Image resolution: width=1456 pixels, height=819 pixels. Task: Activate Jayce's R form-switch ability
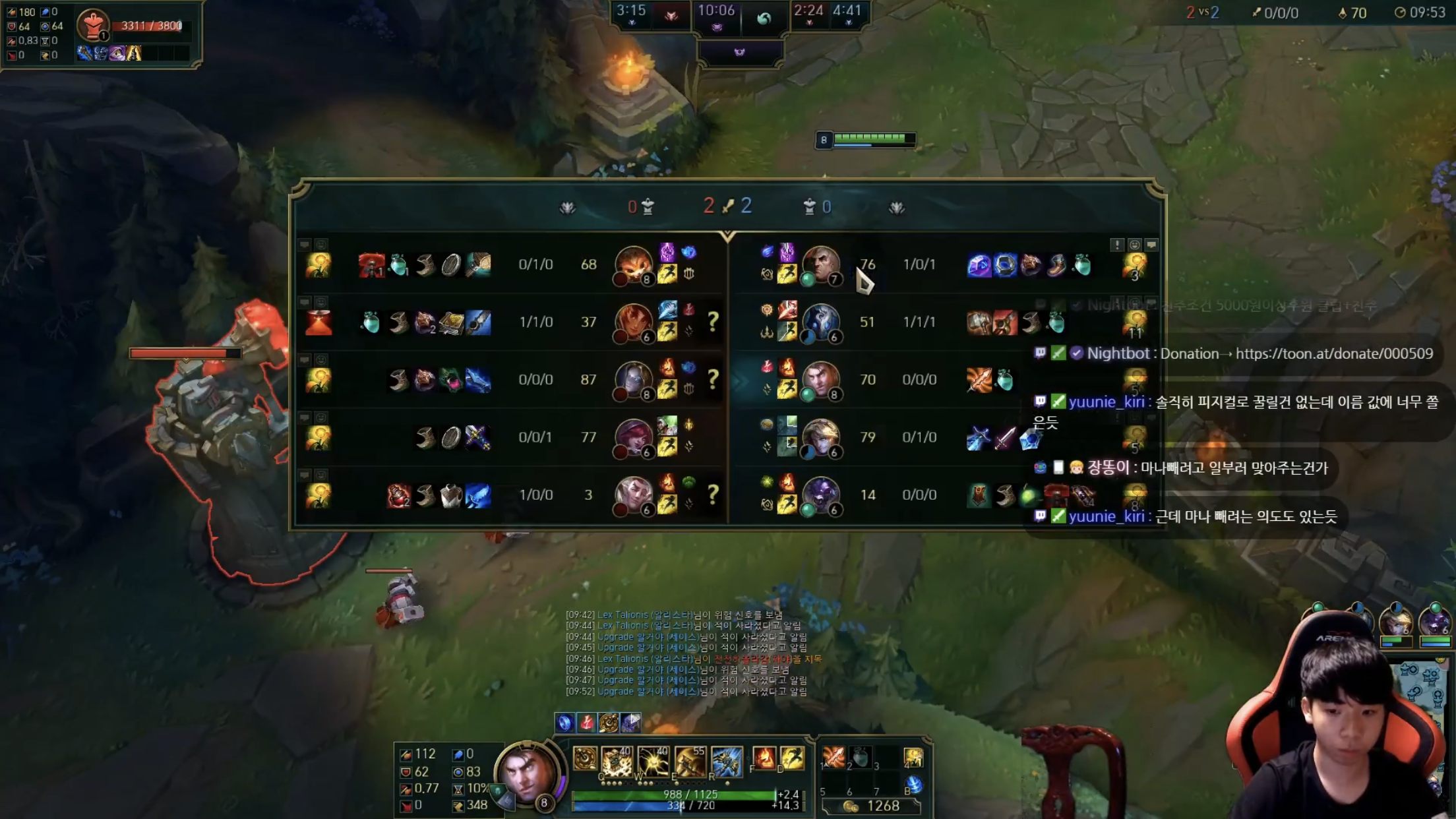coord(726,762)
